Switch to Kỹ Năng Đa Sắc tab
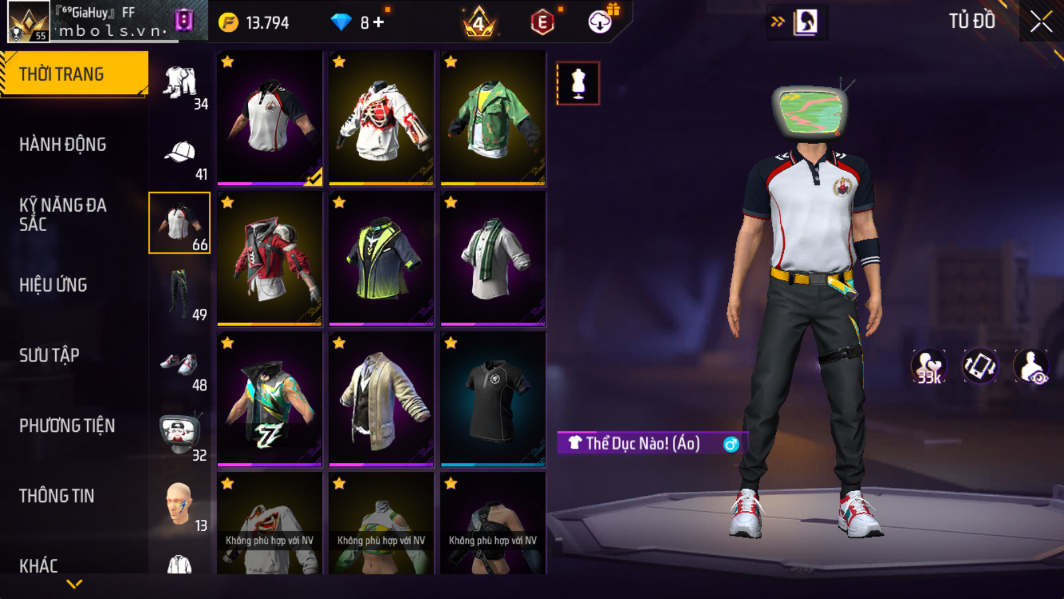The width and height of the screenshot is (1064, 599). [x=63, y=214]
